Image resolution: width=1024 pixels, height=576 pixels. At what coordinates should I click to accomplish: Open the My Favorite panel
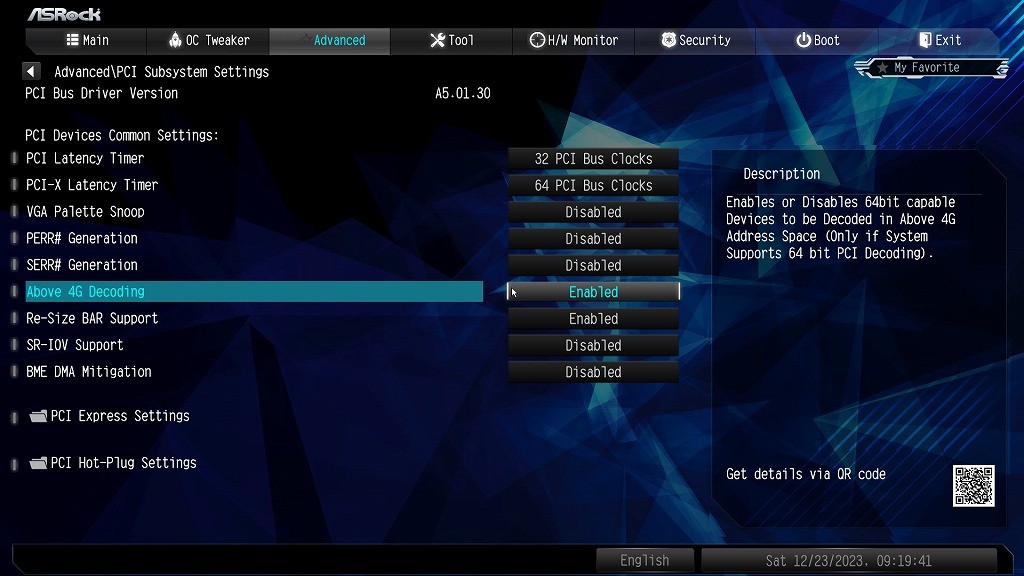pyautogui.click(x=930, y=68)
